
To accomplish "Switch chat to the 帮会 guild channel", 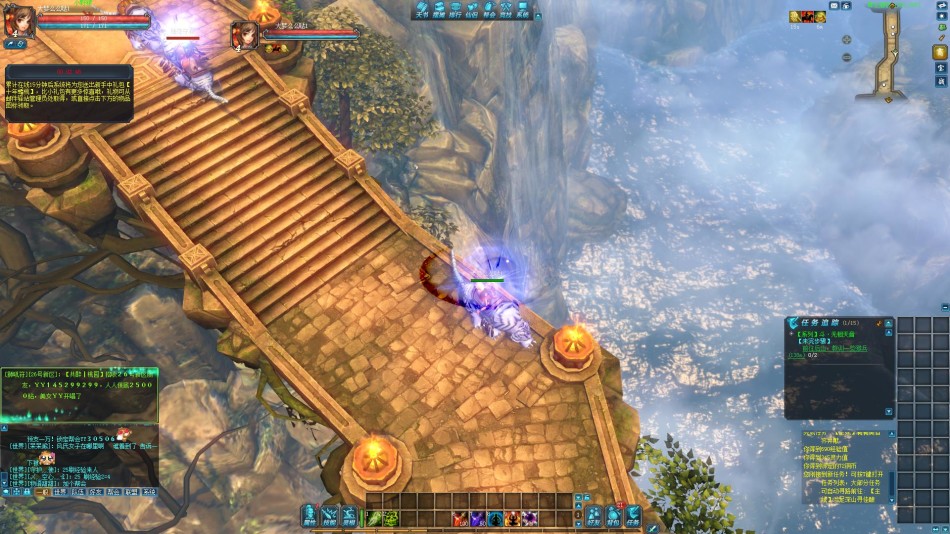I will pyautogui.click(x=113, y=492).
